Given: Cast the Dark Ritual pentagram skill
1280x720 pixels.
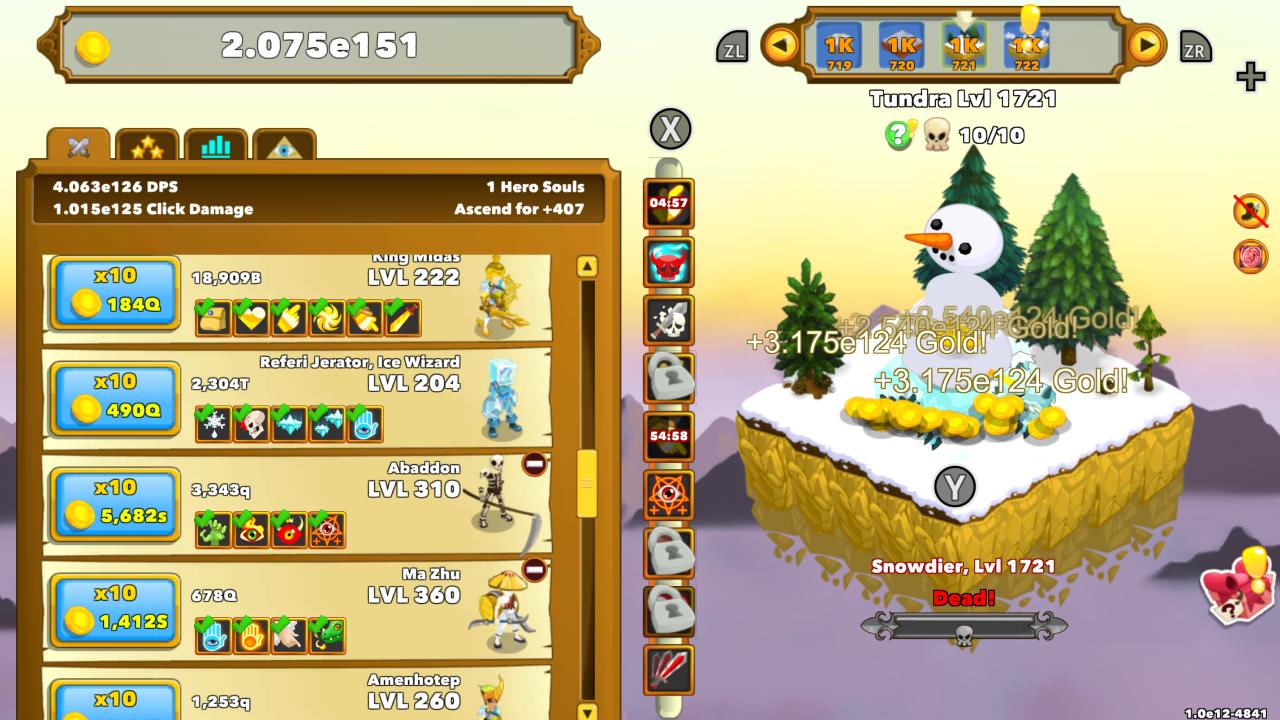Looking at the screenshot, I should coord(668,497).
